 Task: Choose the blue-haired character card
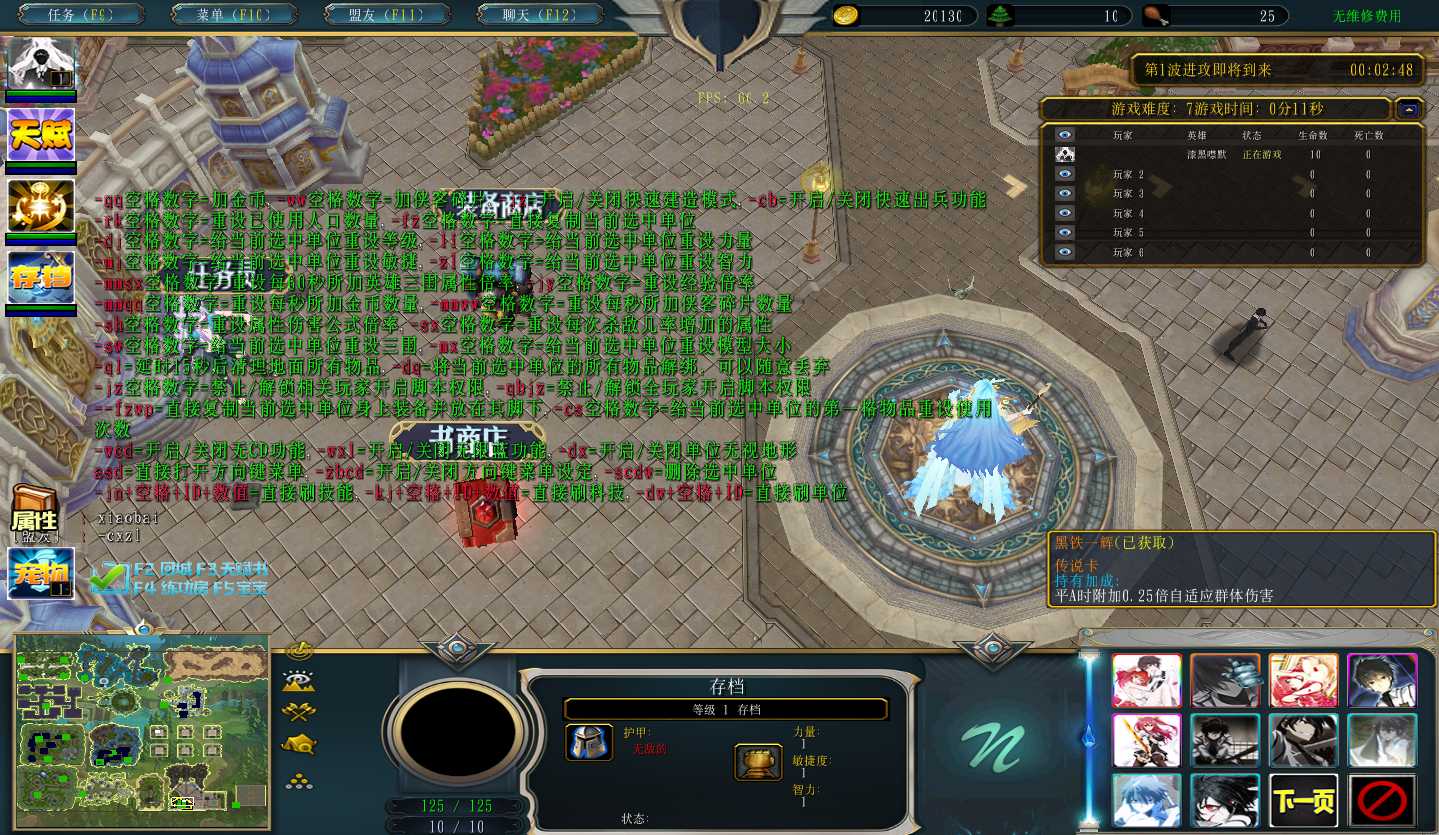tap(1147, 800)
